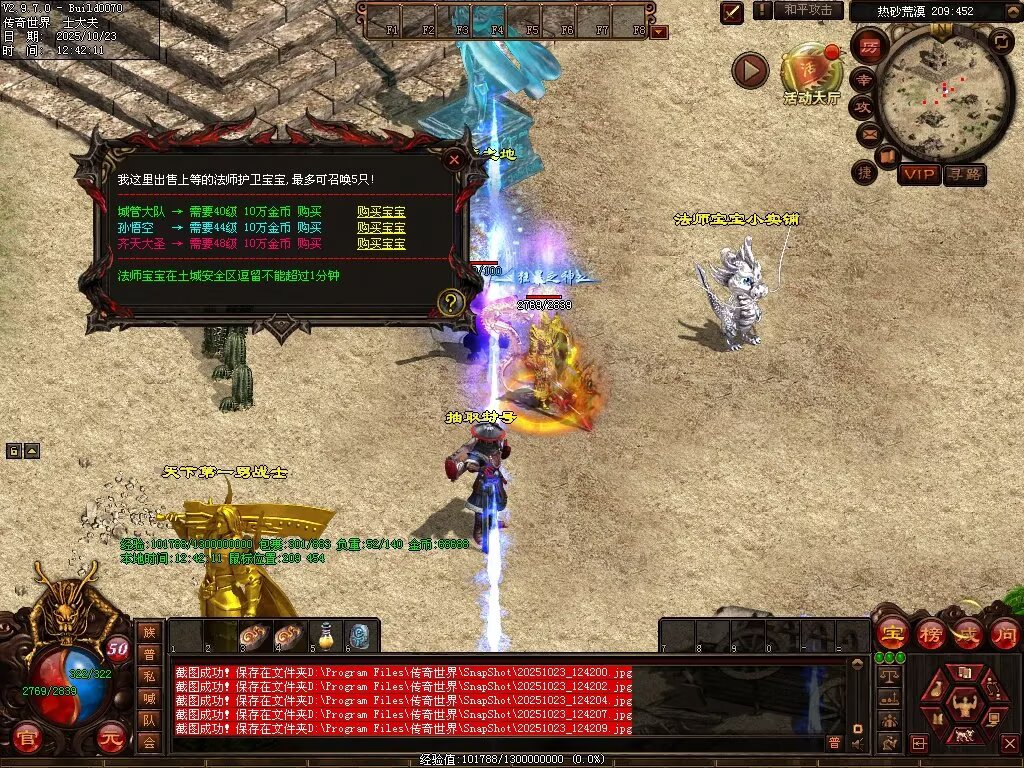The width and height of the screenshot is (1024, 768).
Task: Click the round play arrow button
Action: click(750, 70)
